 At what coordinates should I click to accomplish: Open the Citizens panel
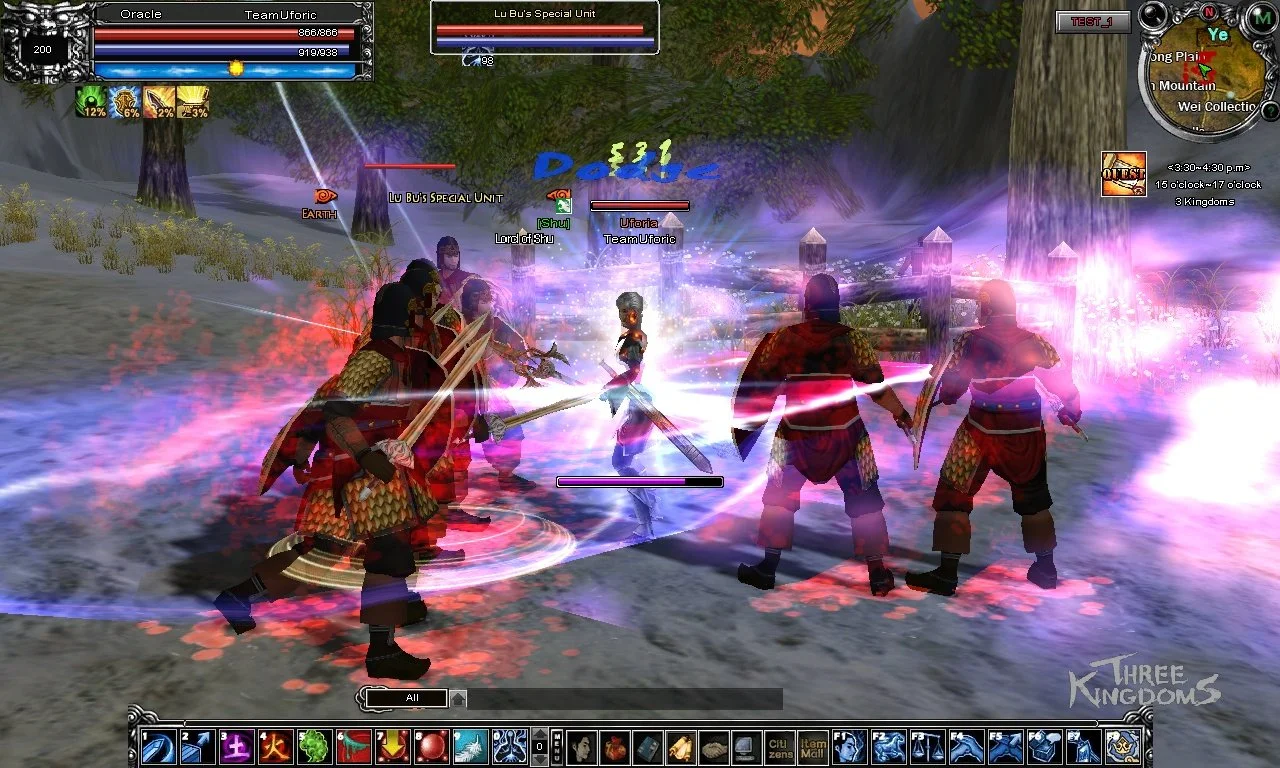coord(783,745)
